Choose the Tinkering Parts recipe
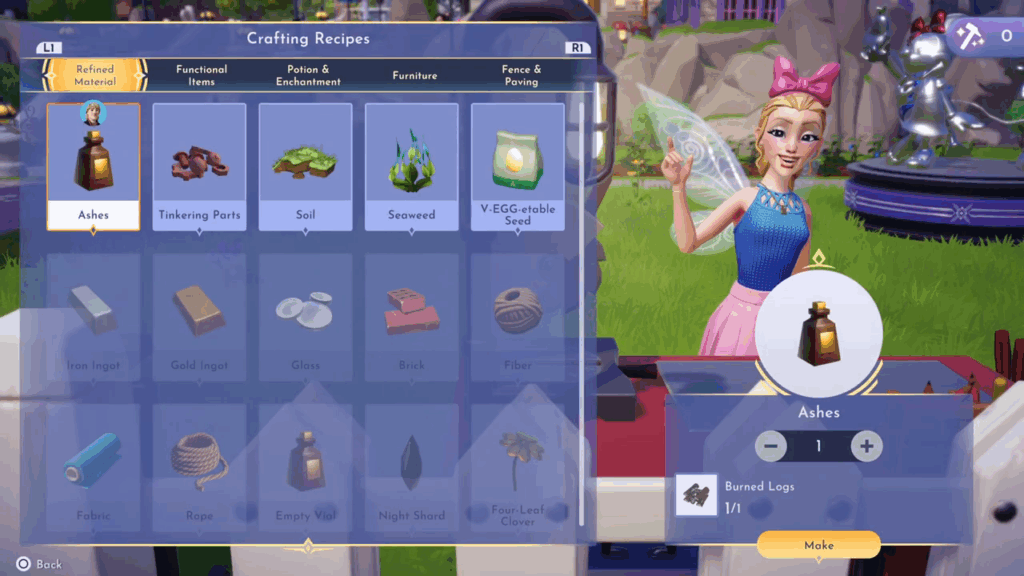The width and height of the screenshot is (1024, 576). pos(199,166)
